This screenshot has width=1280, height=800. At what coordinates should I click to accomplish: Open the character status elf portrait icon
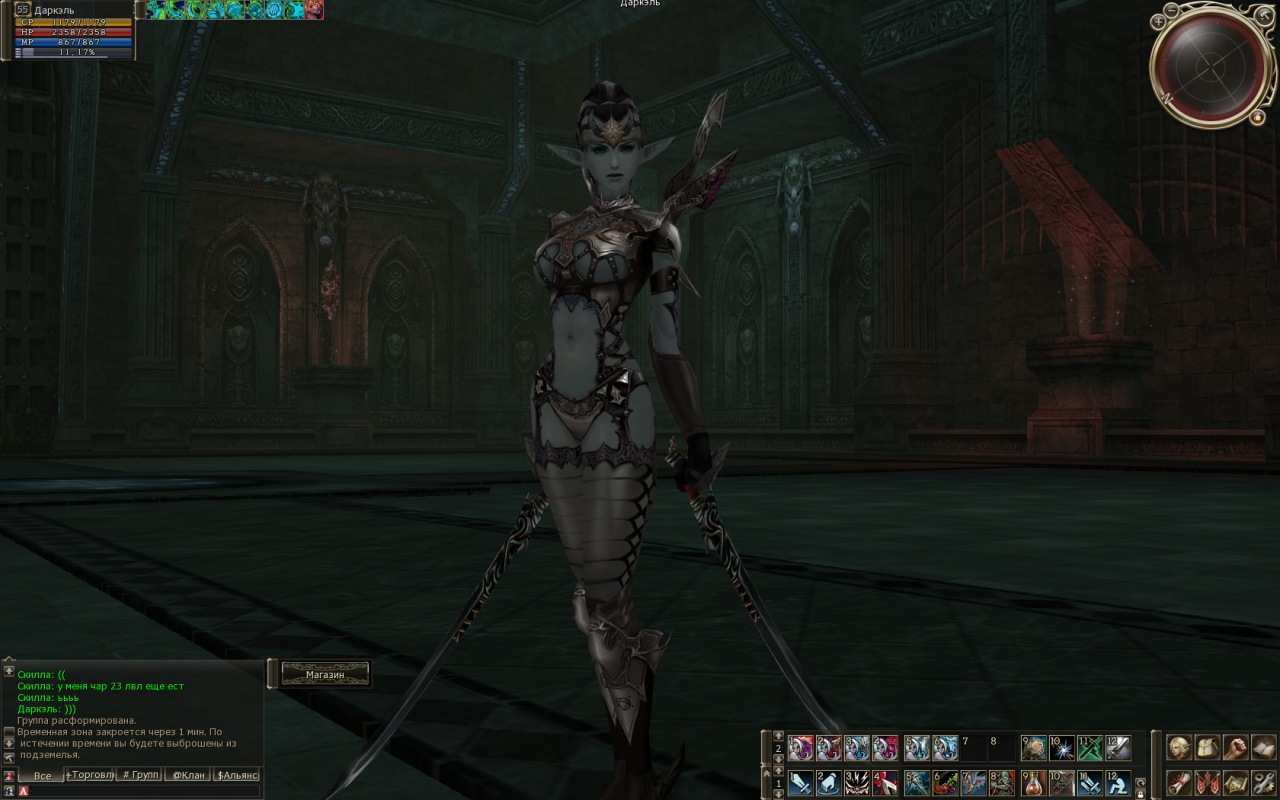pos(1180,747)
